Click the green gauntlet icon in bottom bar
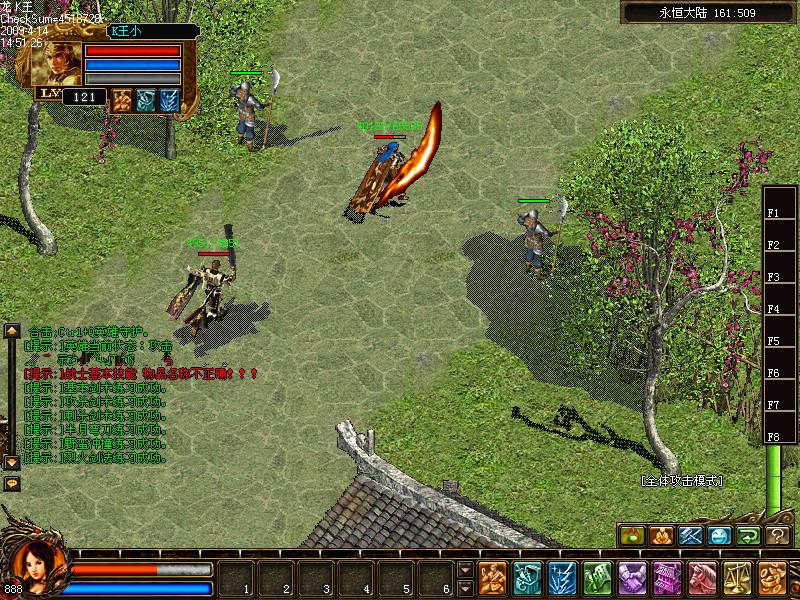This screenshot has width=800, height=600. (597, 577)
